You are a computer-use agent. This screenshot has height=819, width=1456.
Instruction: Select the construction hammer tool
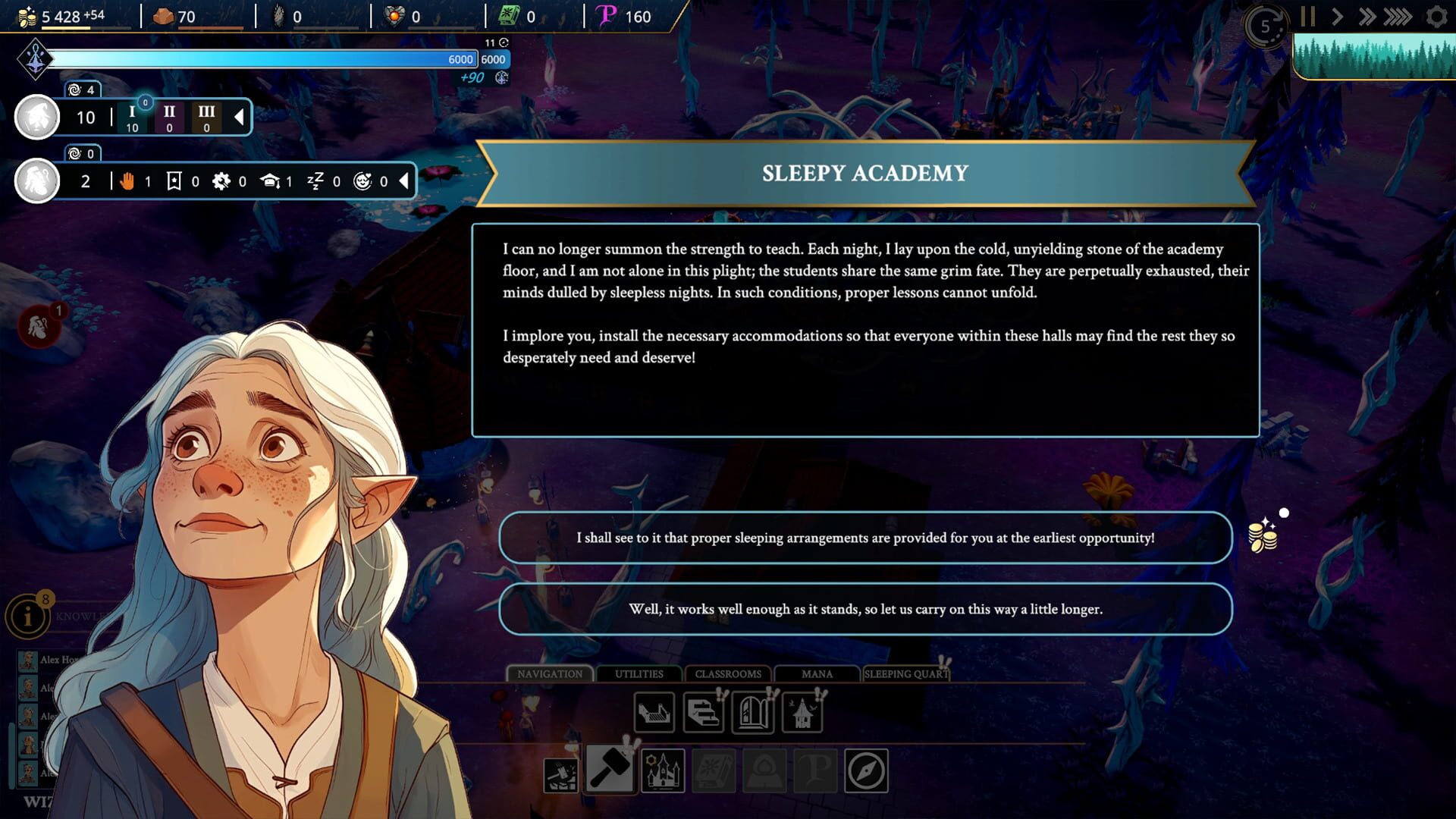pos(610,770)
